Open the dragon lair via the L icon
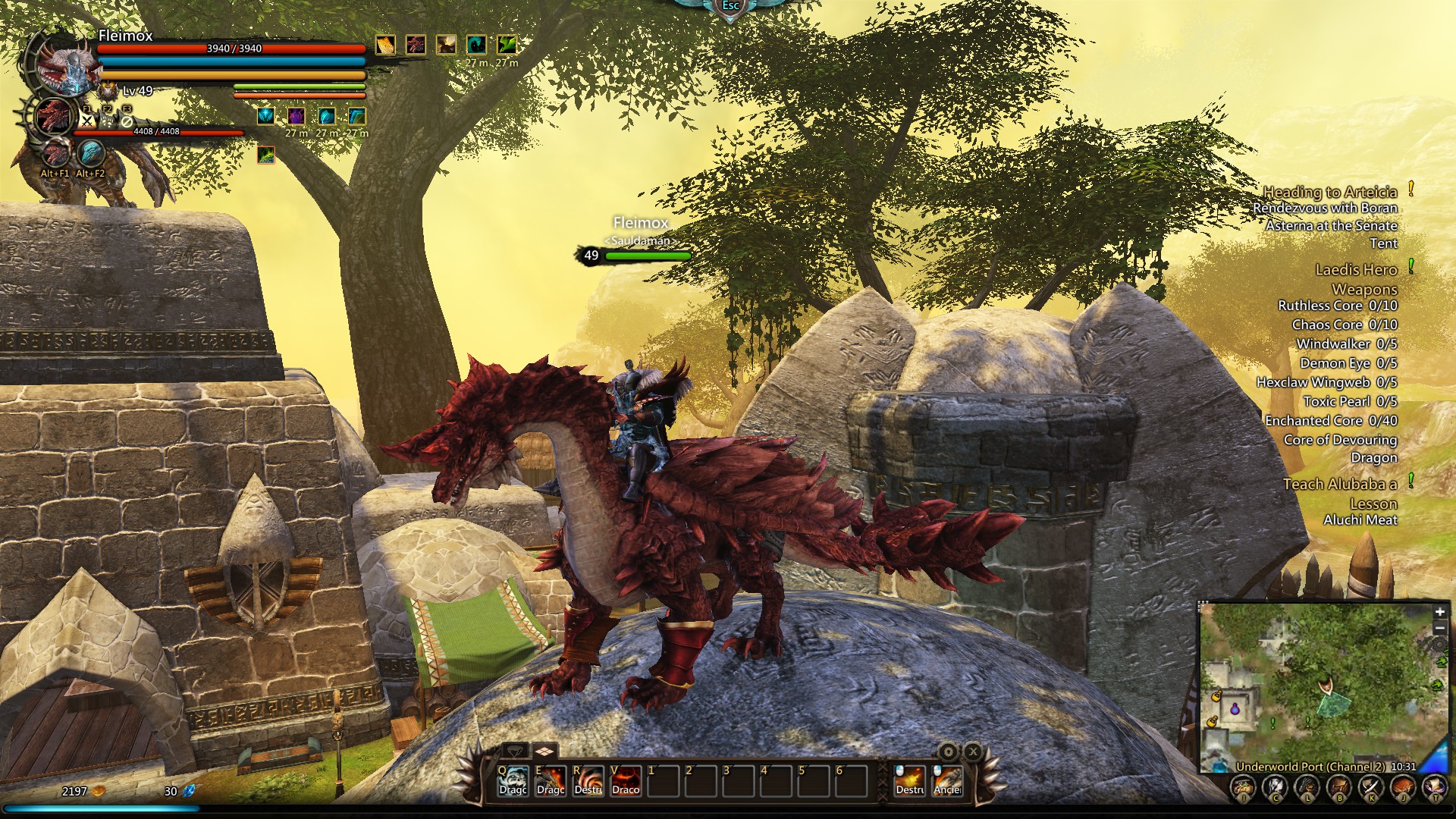The image size is (1456, 819). 1307,786
